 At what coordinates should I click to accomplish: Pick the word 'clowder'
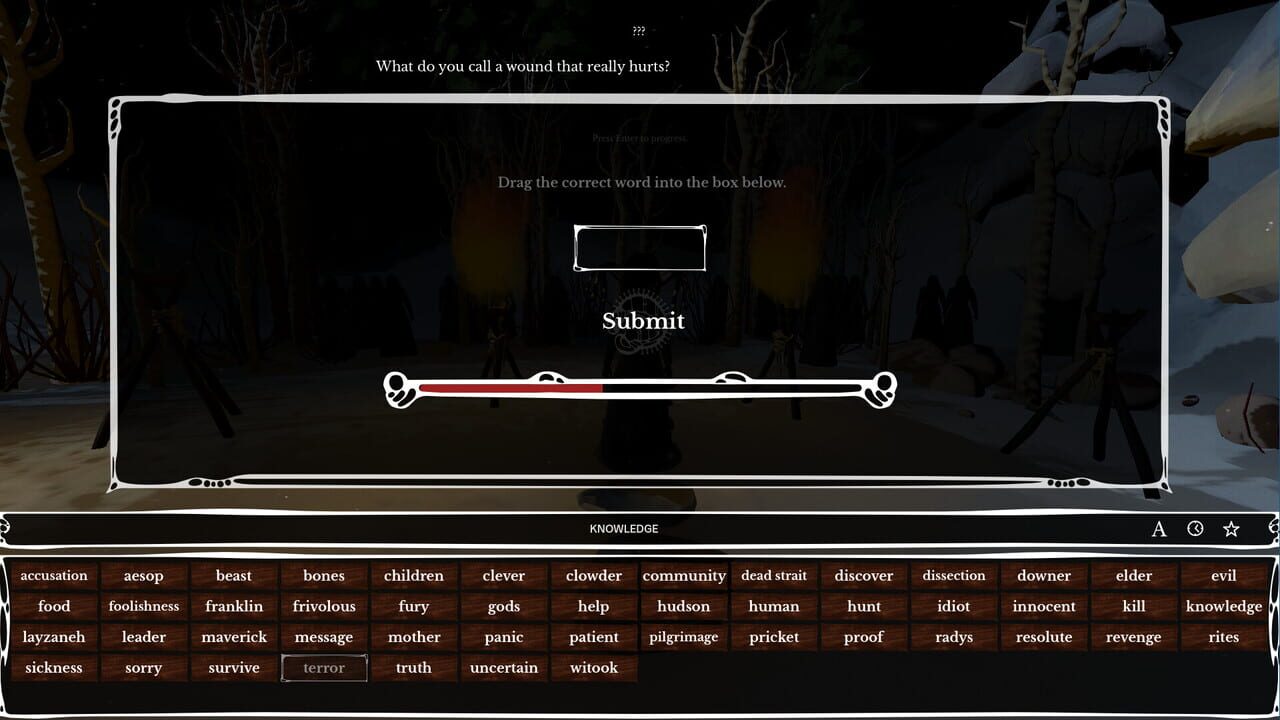pos(593,575)
